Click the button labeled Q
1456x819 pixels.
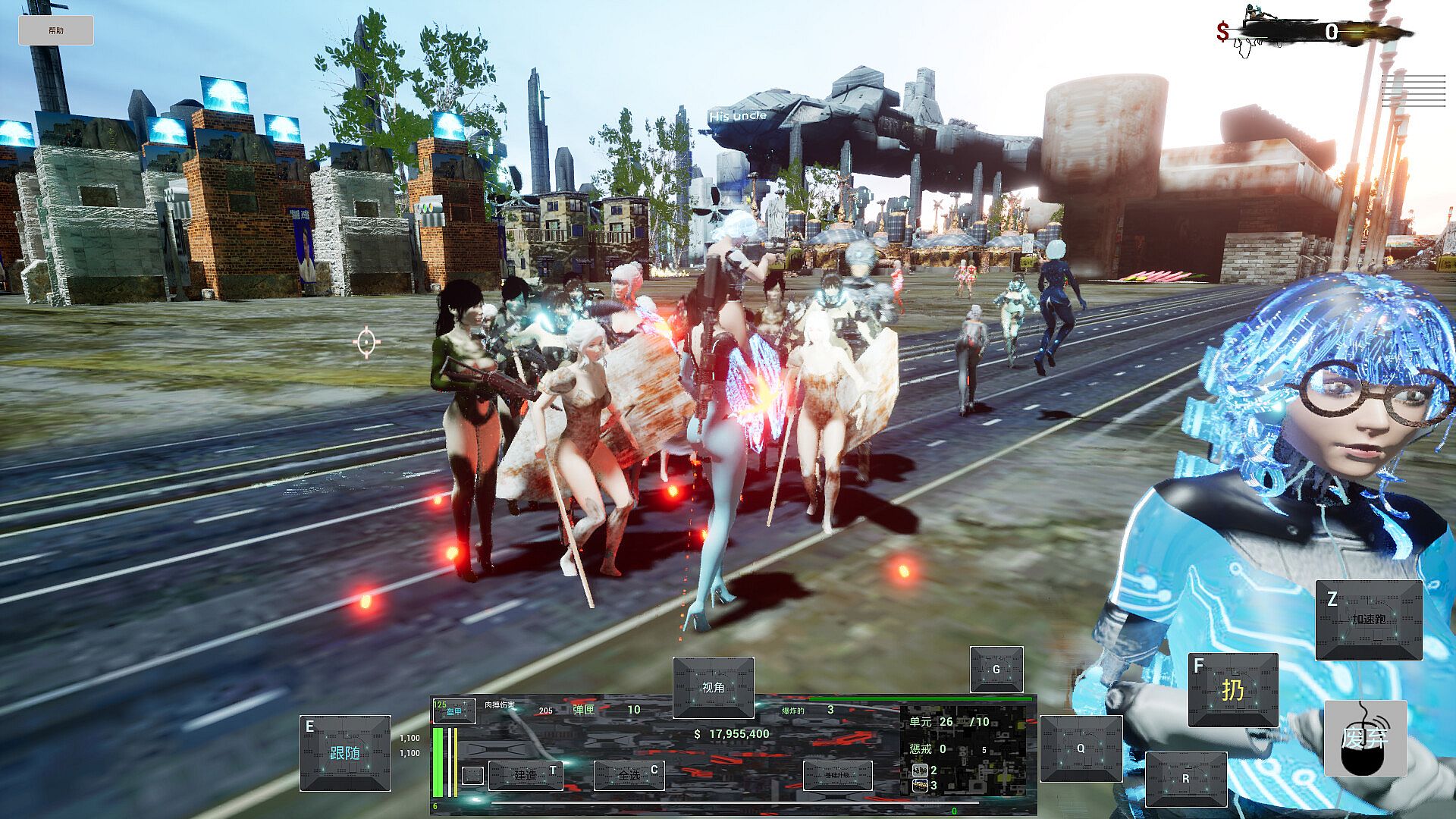pyautogui.click(x=1081, y=748)
